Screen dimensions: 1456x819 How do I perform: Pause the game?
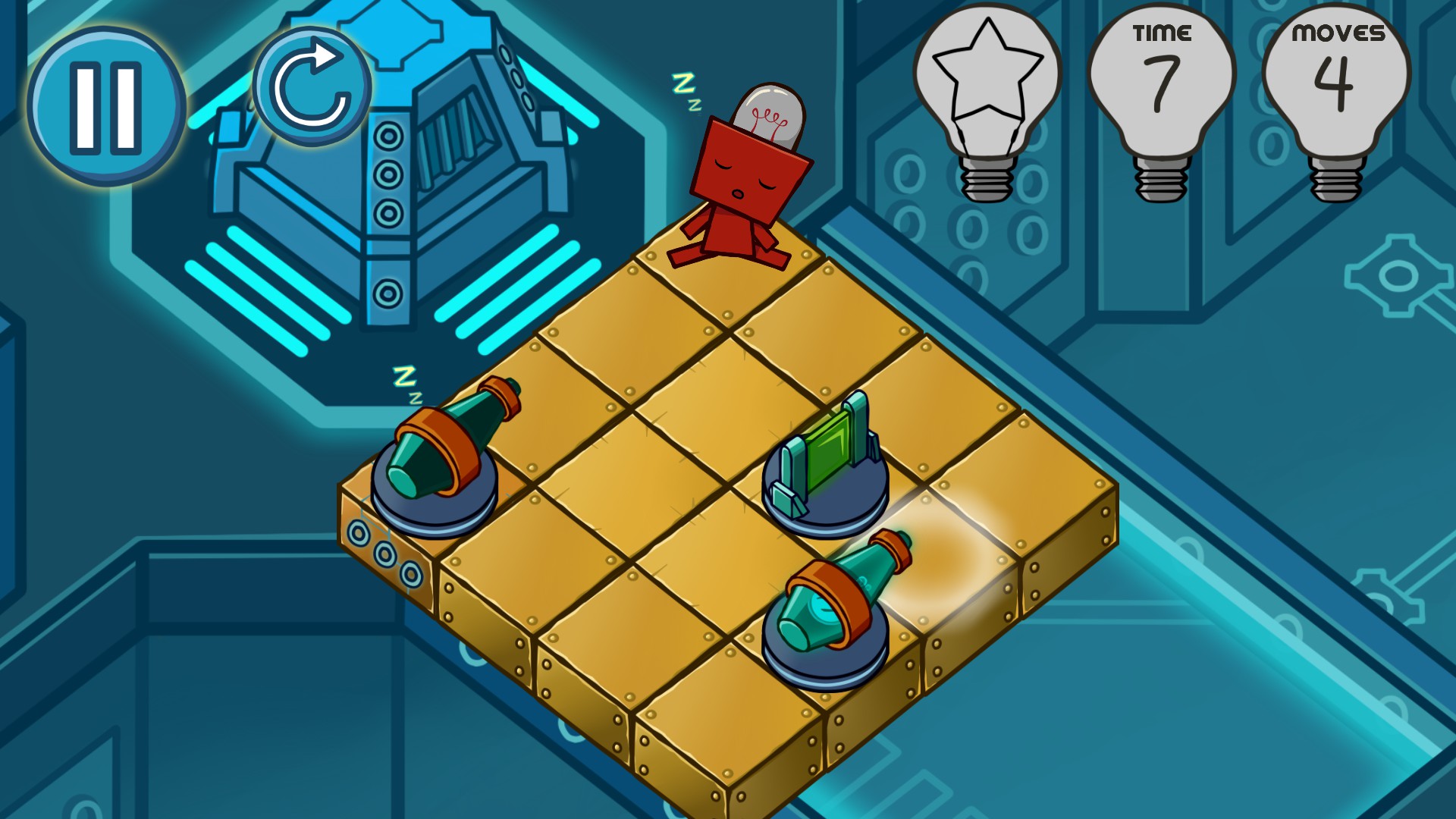(106, 106)
